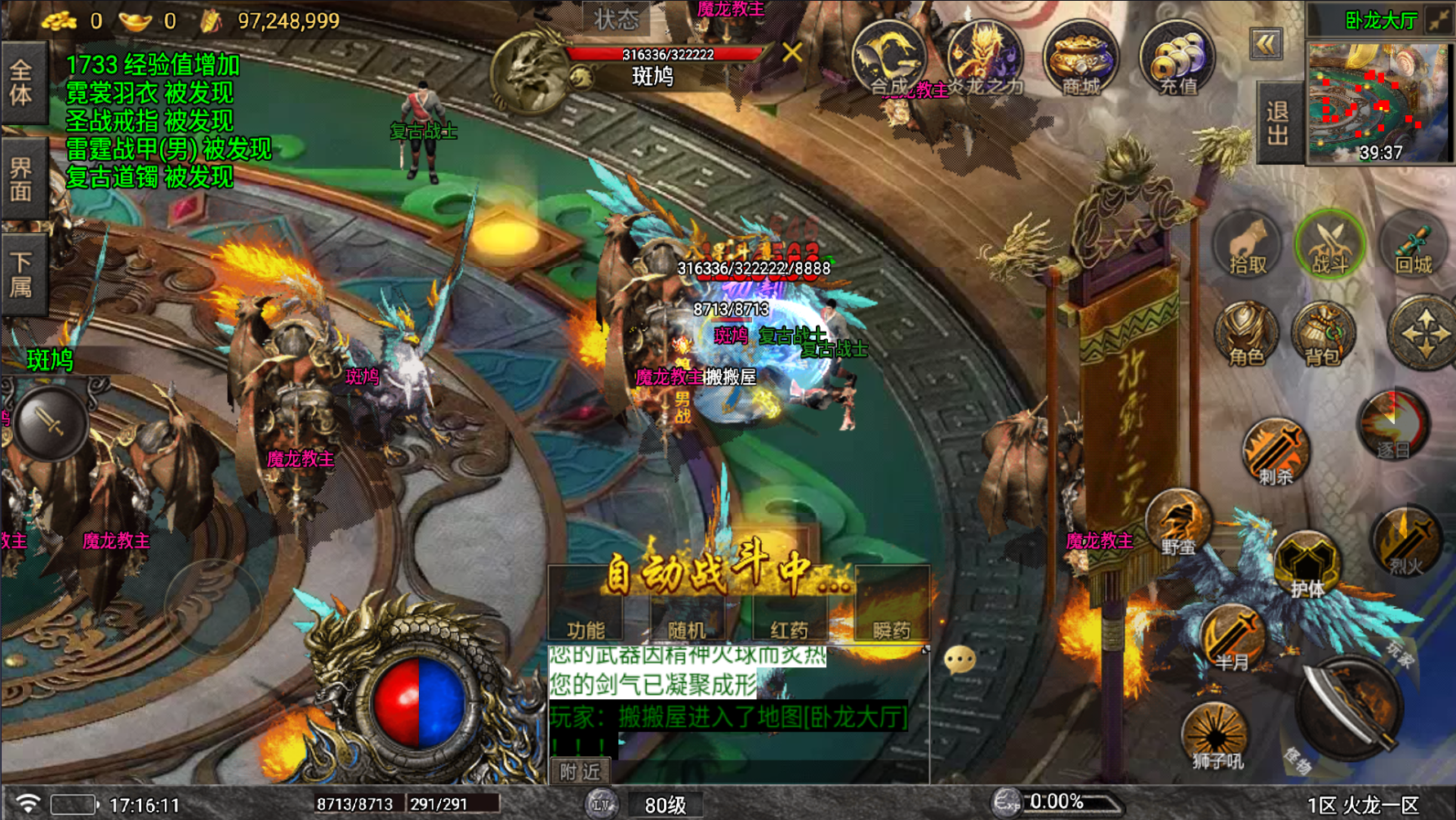Screen dimensions: 1456x820
Task: Open the 附近 nearby chat channel
Action: (x=580, y=771)
